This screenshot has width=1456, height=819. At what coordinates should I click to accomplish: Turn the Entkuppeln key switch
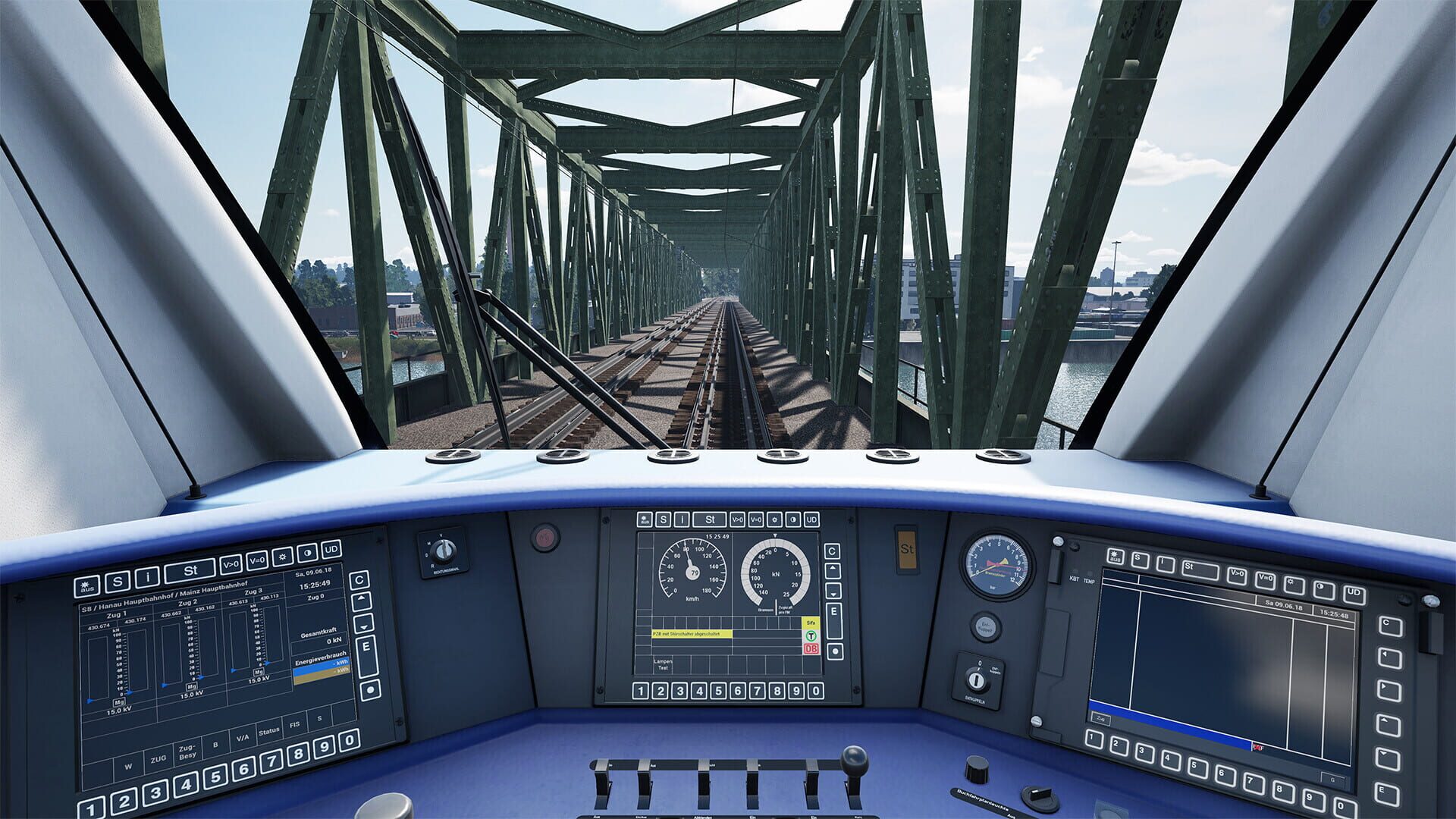977,680
